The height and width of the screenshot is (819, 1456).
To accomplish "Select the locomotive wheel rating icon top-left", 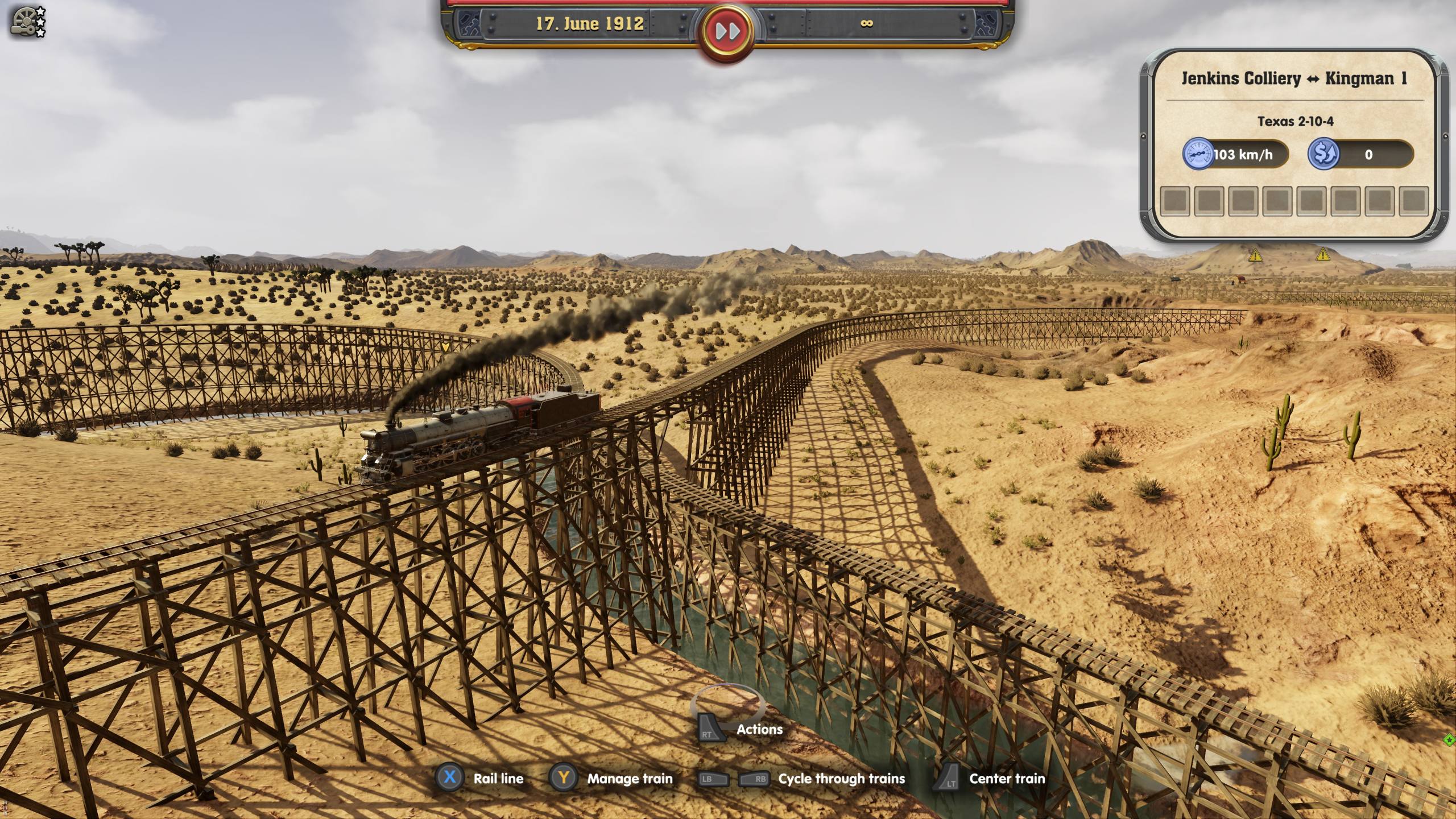I will coord(22,22).
